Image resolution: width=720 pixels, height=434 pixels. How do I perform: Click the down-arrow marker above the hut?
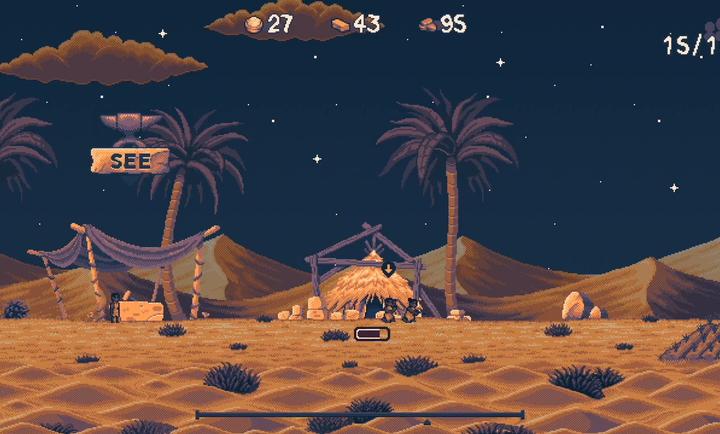coord(388,268)
